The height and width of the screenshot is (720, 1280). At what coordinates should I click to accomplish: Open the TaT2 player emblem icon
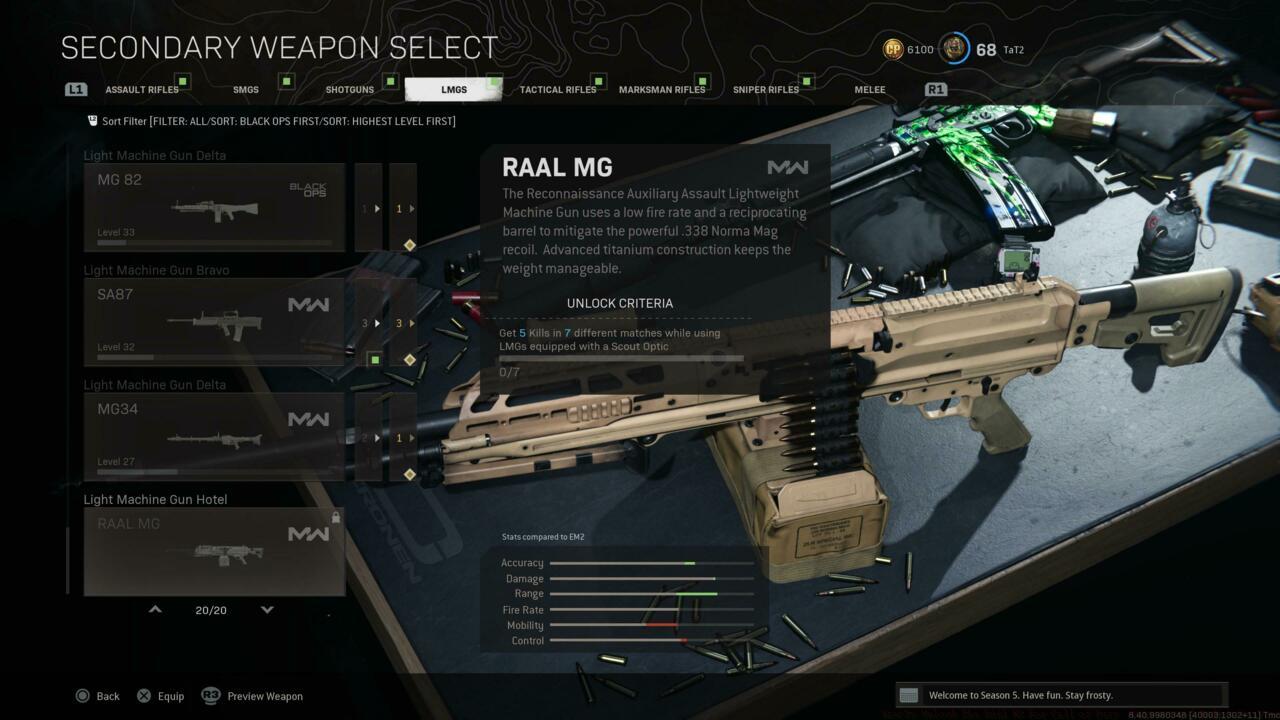955,48
